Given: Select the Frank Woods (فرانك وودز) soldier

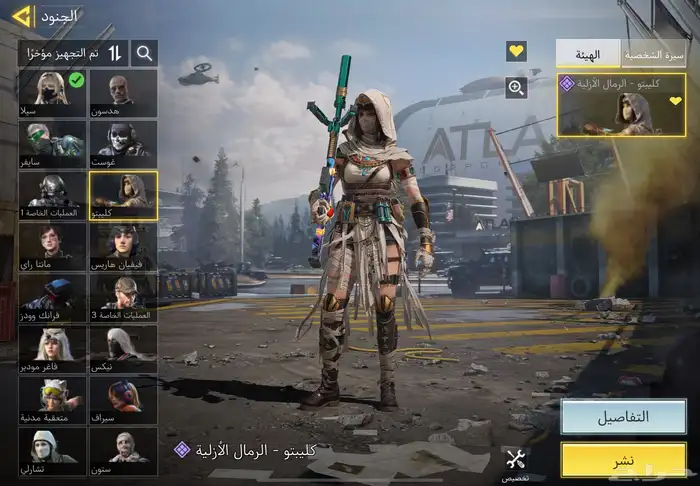Looking at the screenshot, I should pyautogui.click(x=52, y=298).
